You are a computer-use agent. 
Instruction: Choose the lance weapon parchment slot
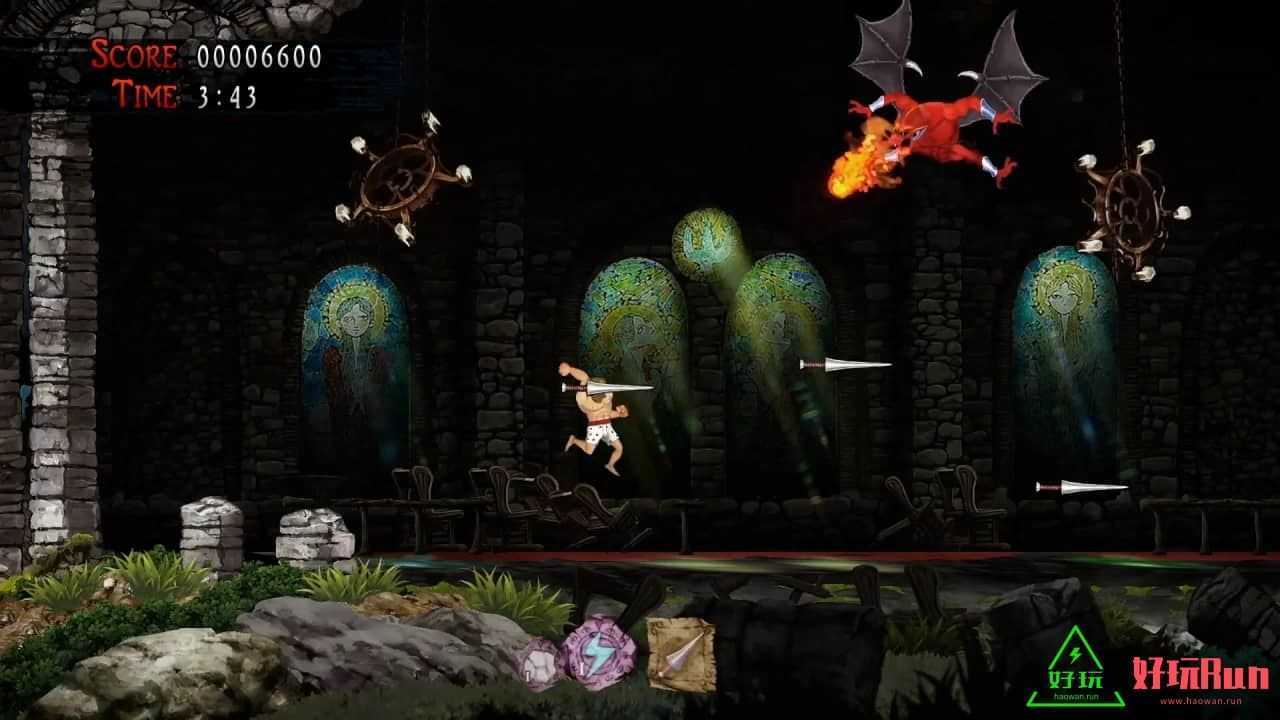[680, 653]
